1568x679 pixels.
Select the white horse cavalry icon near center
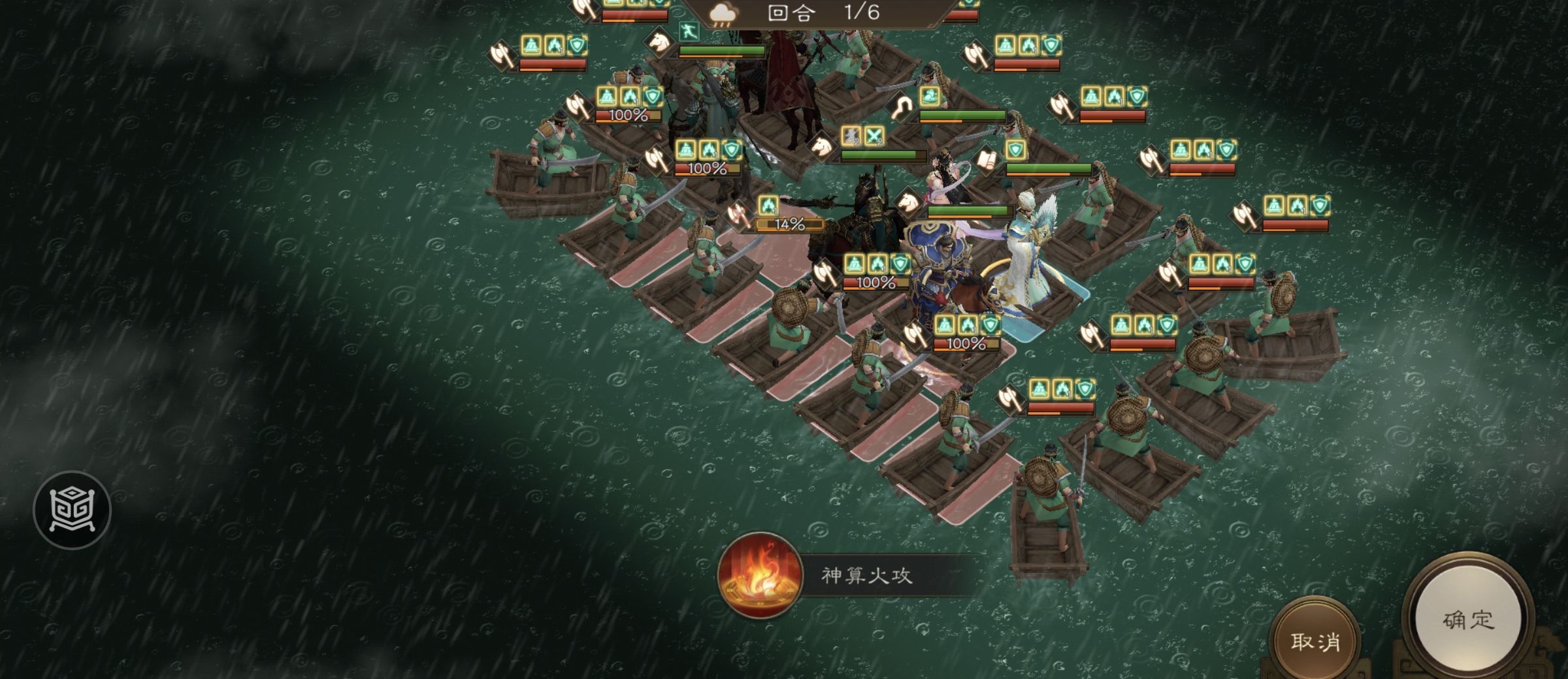(x=820, y=148)
